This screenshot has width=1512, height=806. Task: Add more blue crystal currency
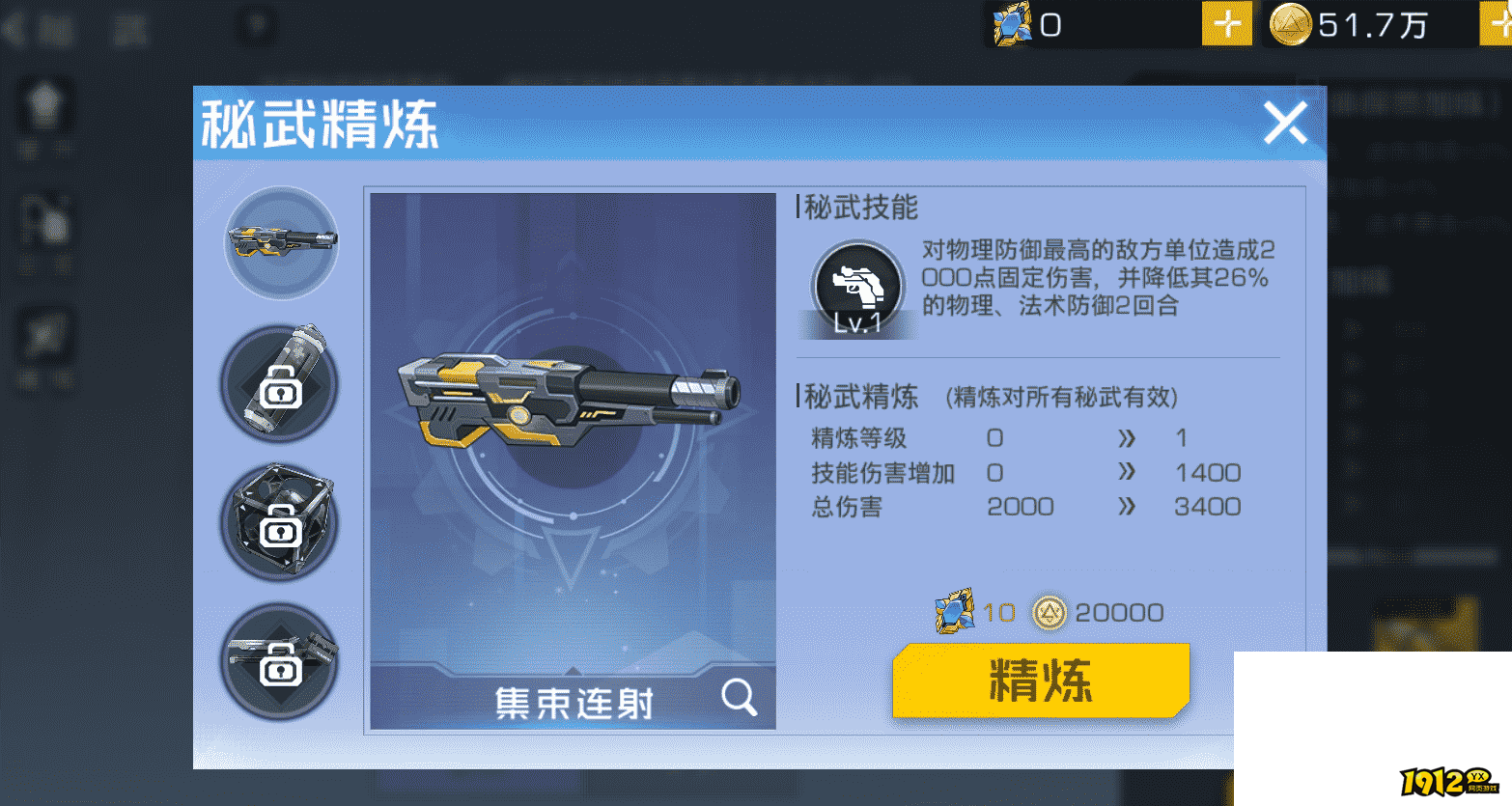1226,23
